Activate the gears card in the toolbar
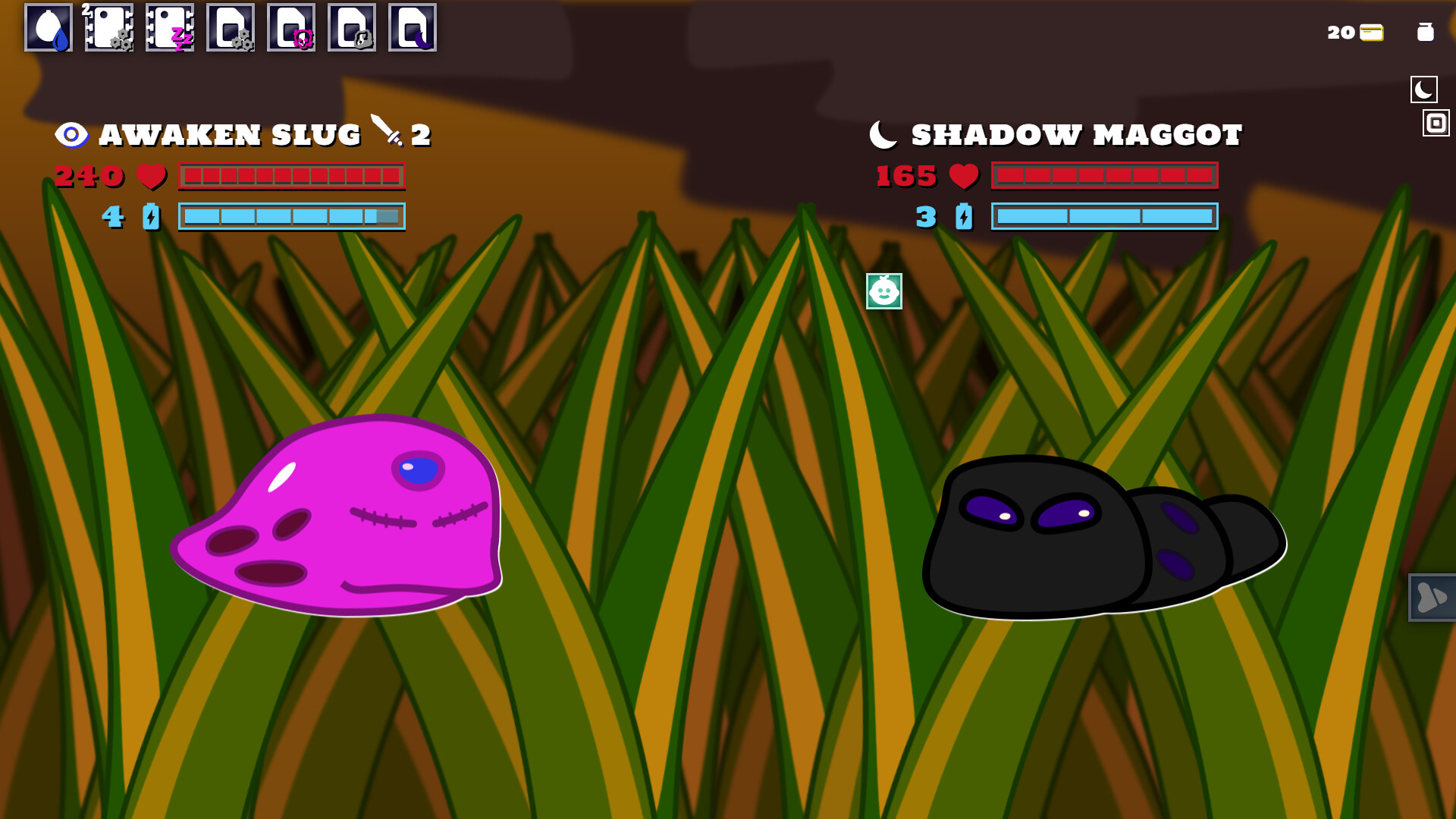This screenshot has width=1456, height=819. pyautogui.click(x=231, y=29)
